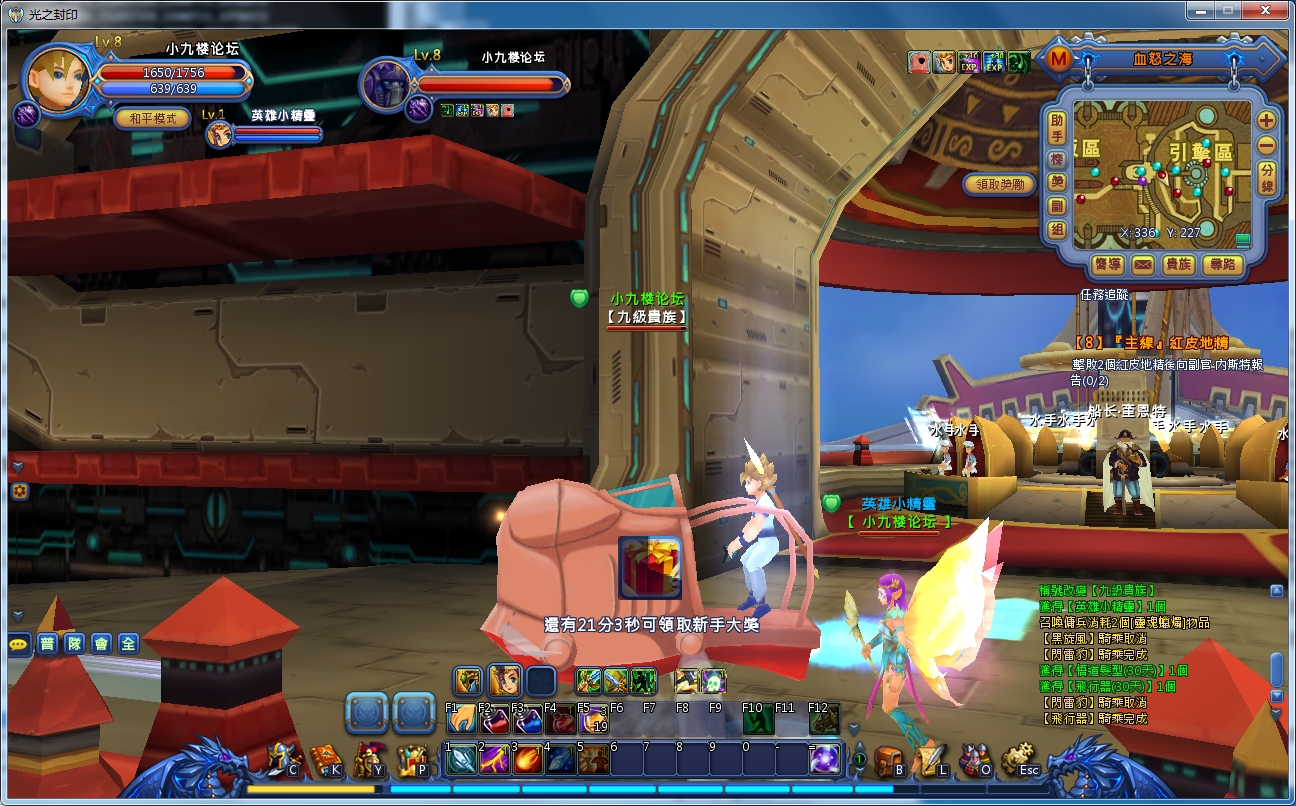Open the mail envelope button
The width and height of the screenshot is (1296, 806).
click(1142, 265)
